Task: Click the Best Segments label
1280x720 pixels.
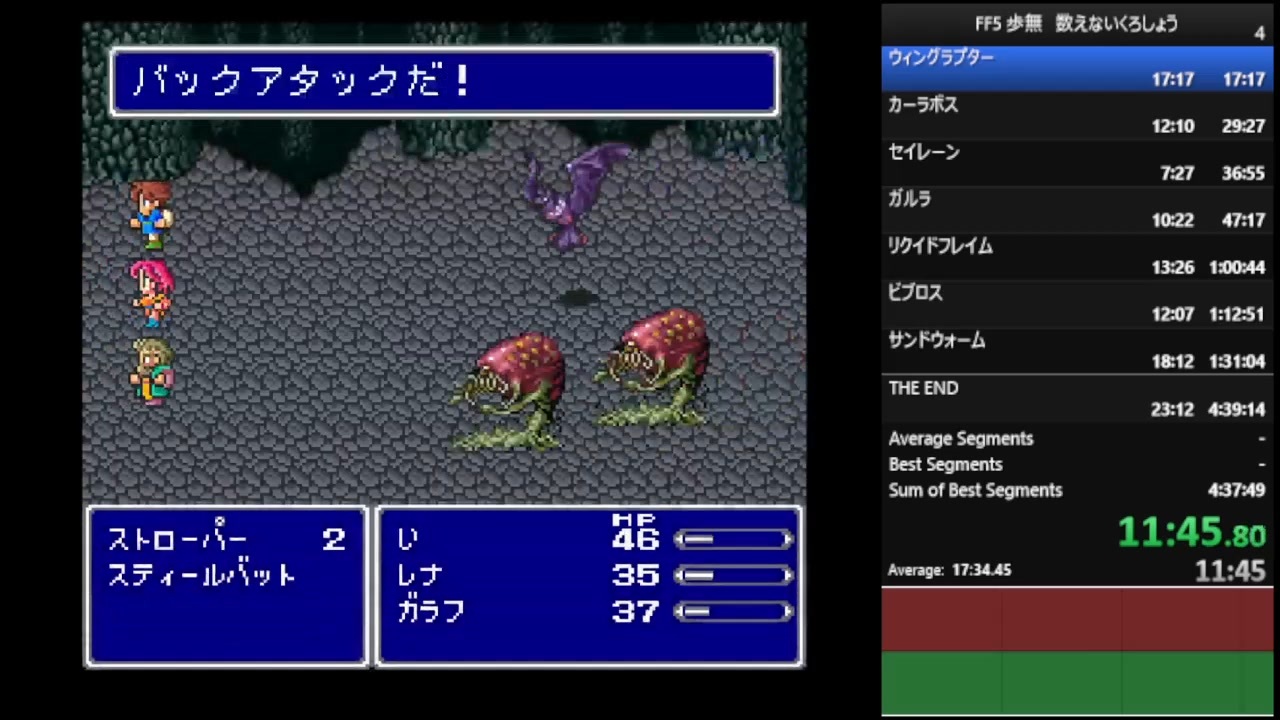Action: pyautogui.click(x=945, y=464)
